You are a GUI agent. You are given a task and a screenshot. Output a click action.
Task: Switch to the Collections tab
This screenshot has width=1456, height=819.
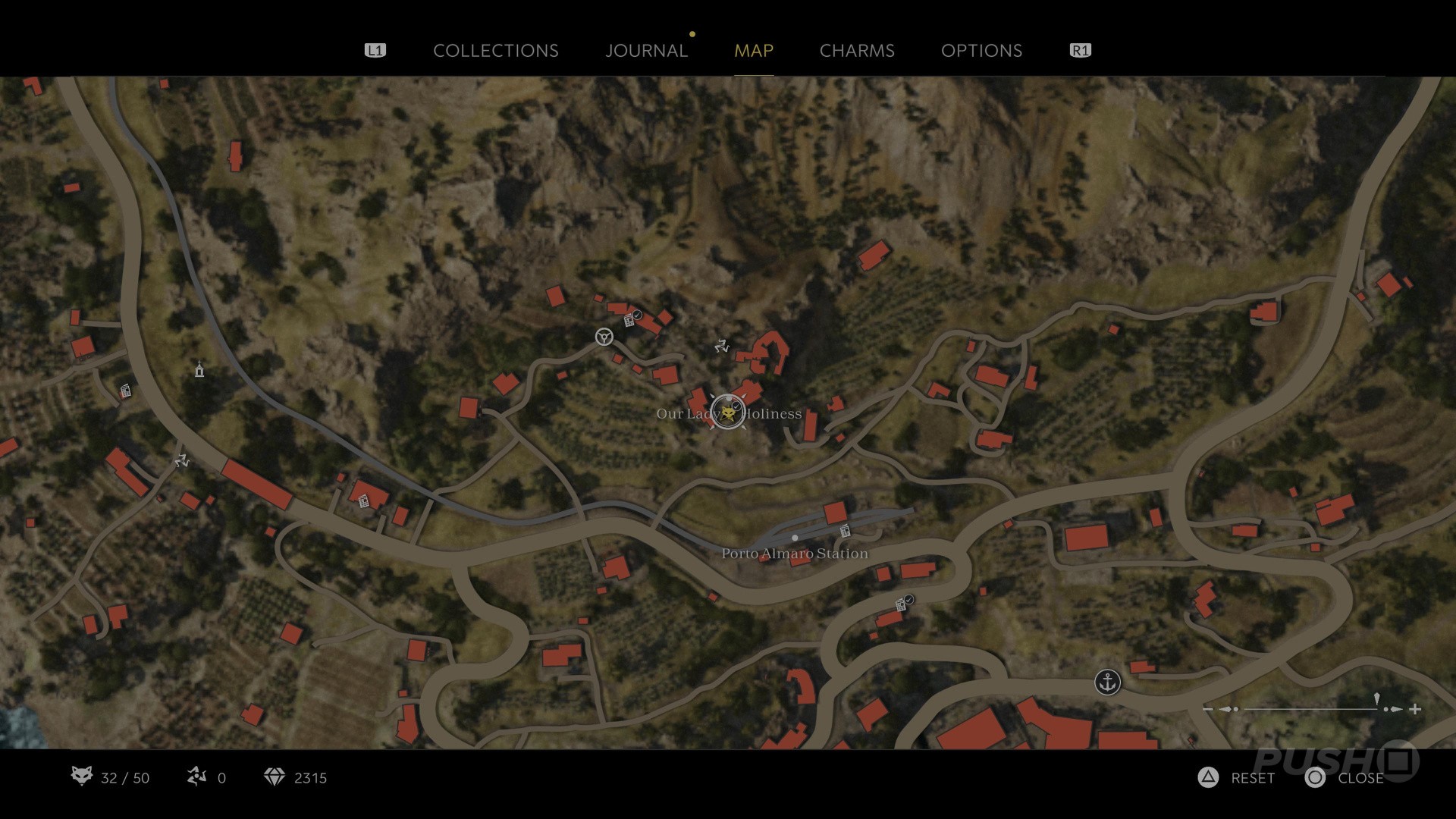pyautogui.click(x=495, y=51)
